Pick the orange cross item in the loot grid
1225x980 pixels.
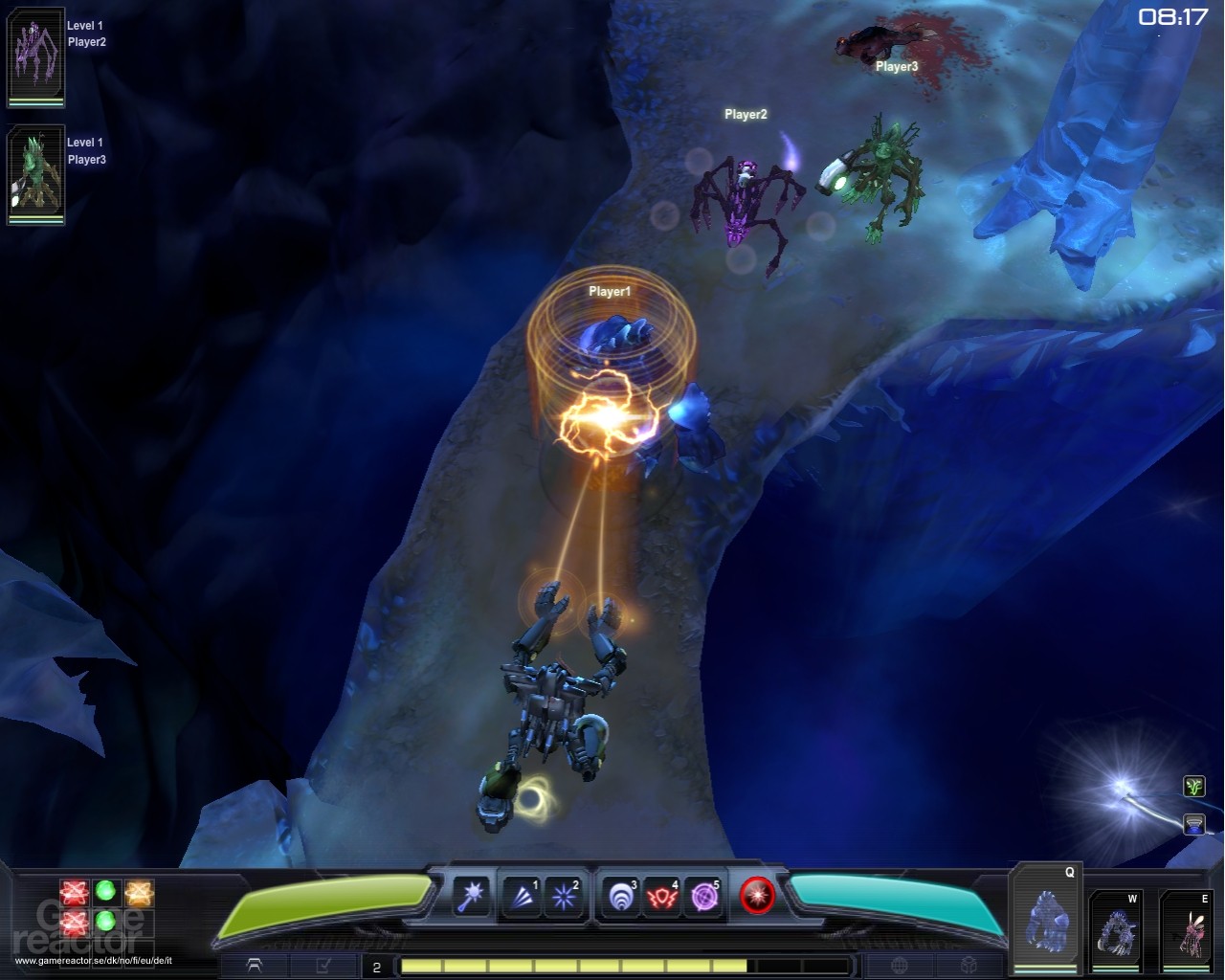140,892
